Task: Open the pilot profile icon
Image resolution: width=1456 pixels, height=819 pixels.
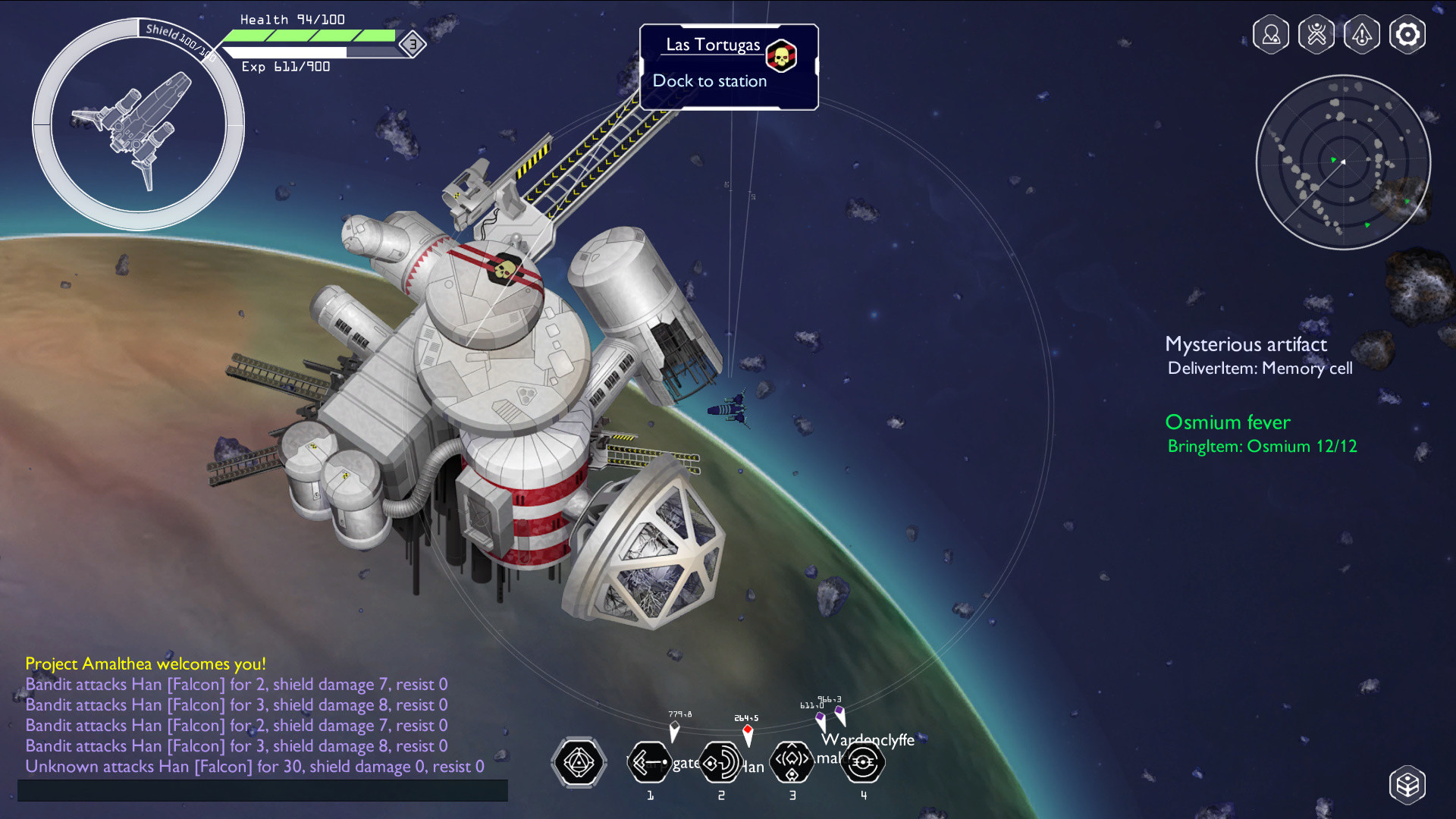Action: (x=1271, y=35)
